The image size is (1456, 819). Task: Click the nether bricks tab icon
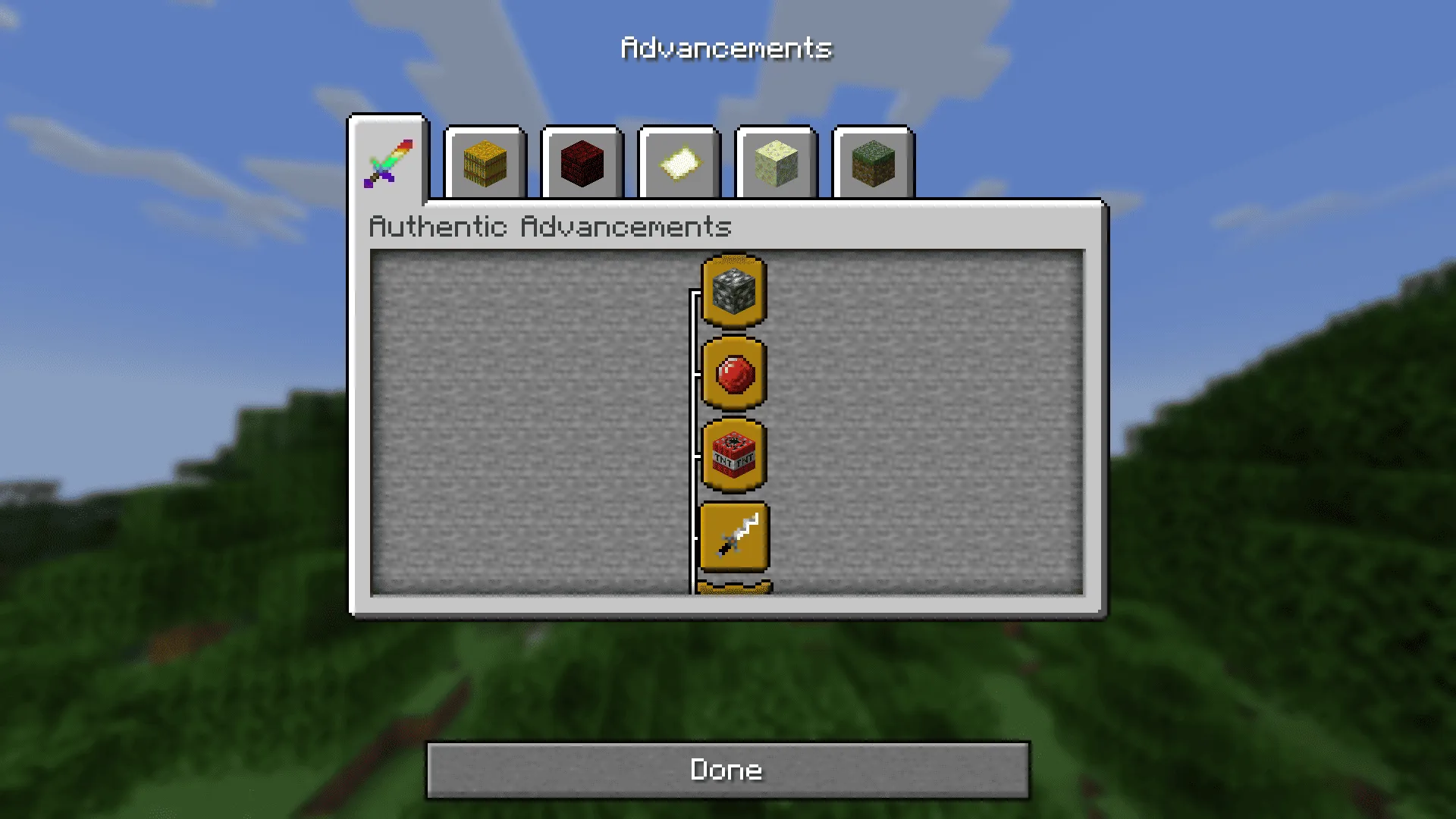click(581, 162)
